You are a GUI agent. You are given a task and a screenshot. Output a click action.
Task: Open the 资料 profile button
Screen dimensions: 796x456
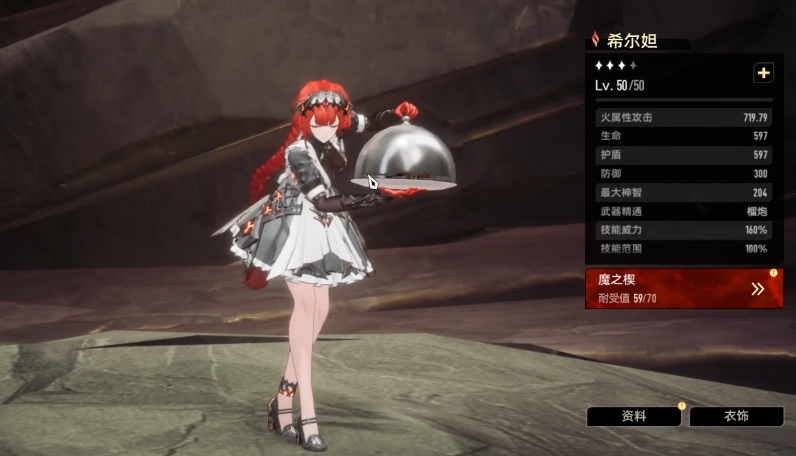pyautogui.click(x=634, y=417)
